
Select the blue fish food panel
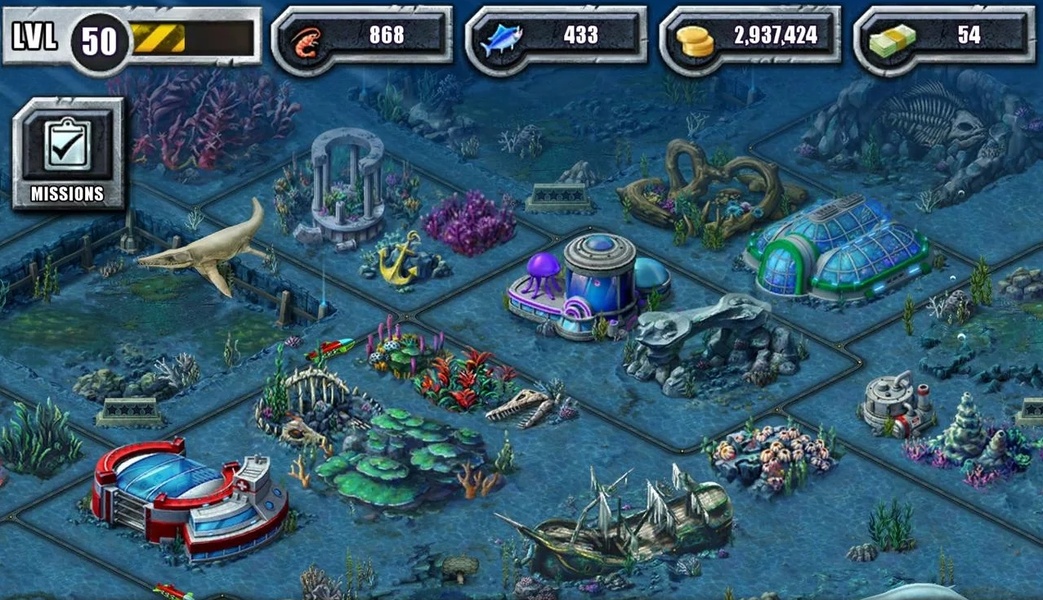pyautogui.click(x=556, y=37)
